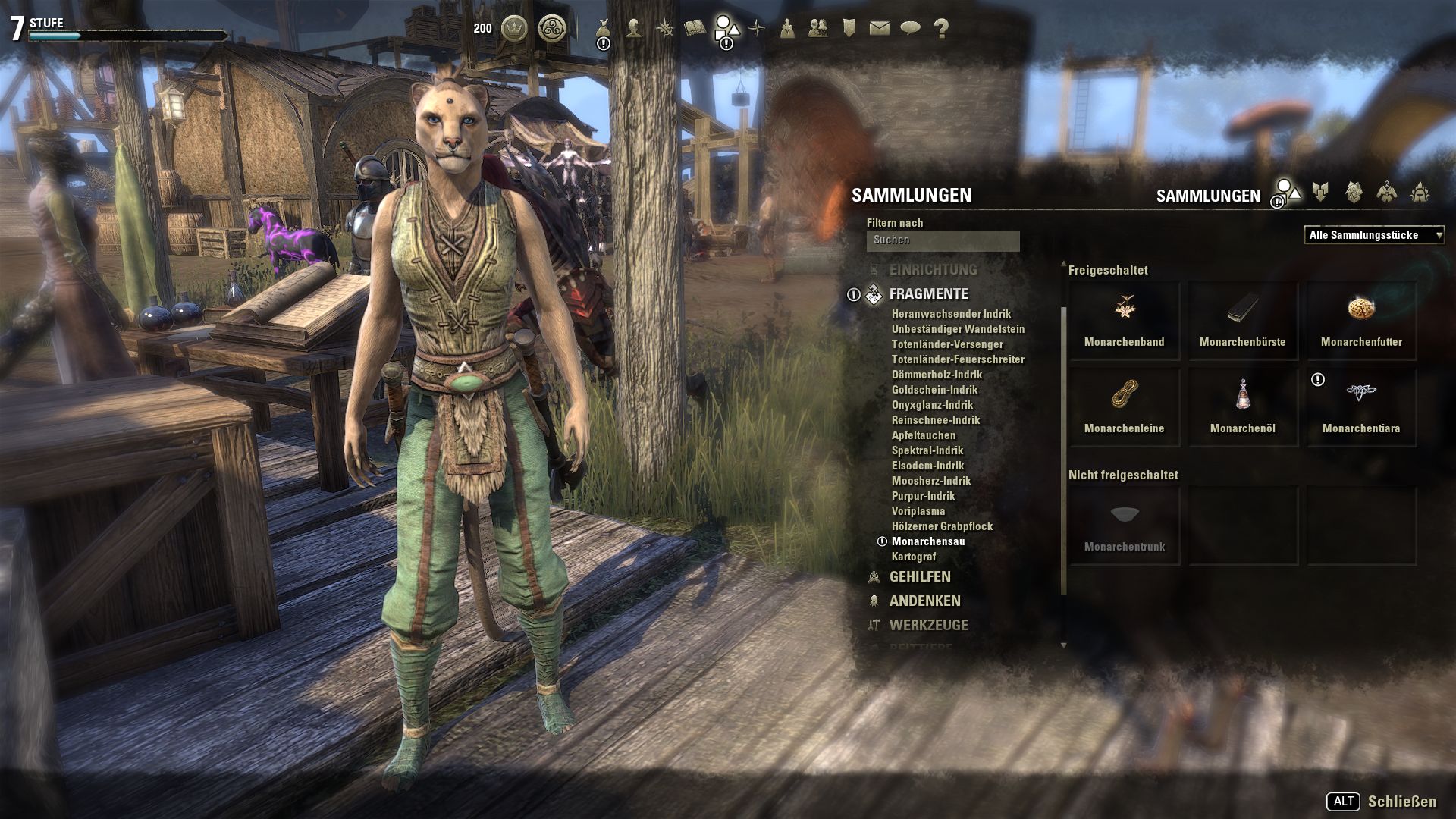
Task: Open the crown store icon
Action: coord(515,29)
